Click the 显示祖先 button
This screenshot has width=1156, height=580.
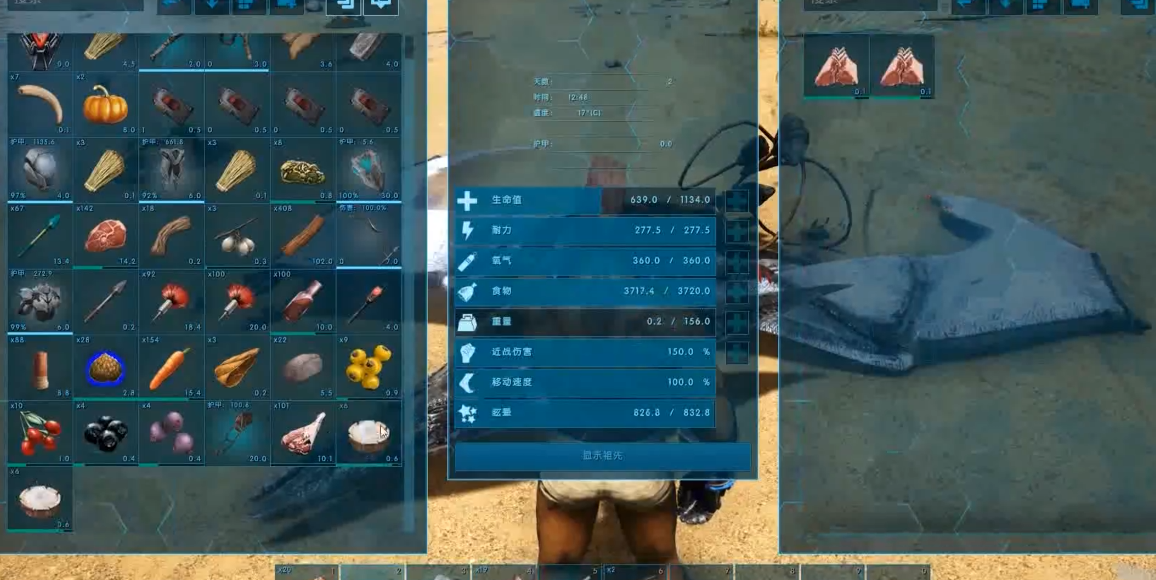[x=602, y=456]
